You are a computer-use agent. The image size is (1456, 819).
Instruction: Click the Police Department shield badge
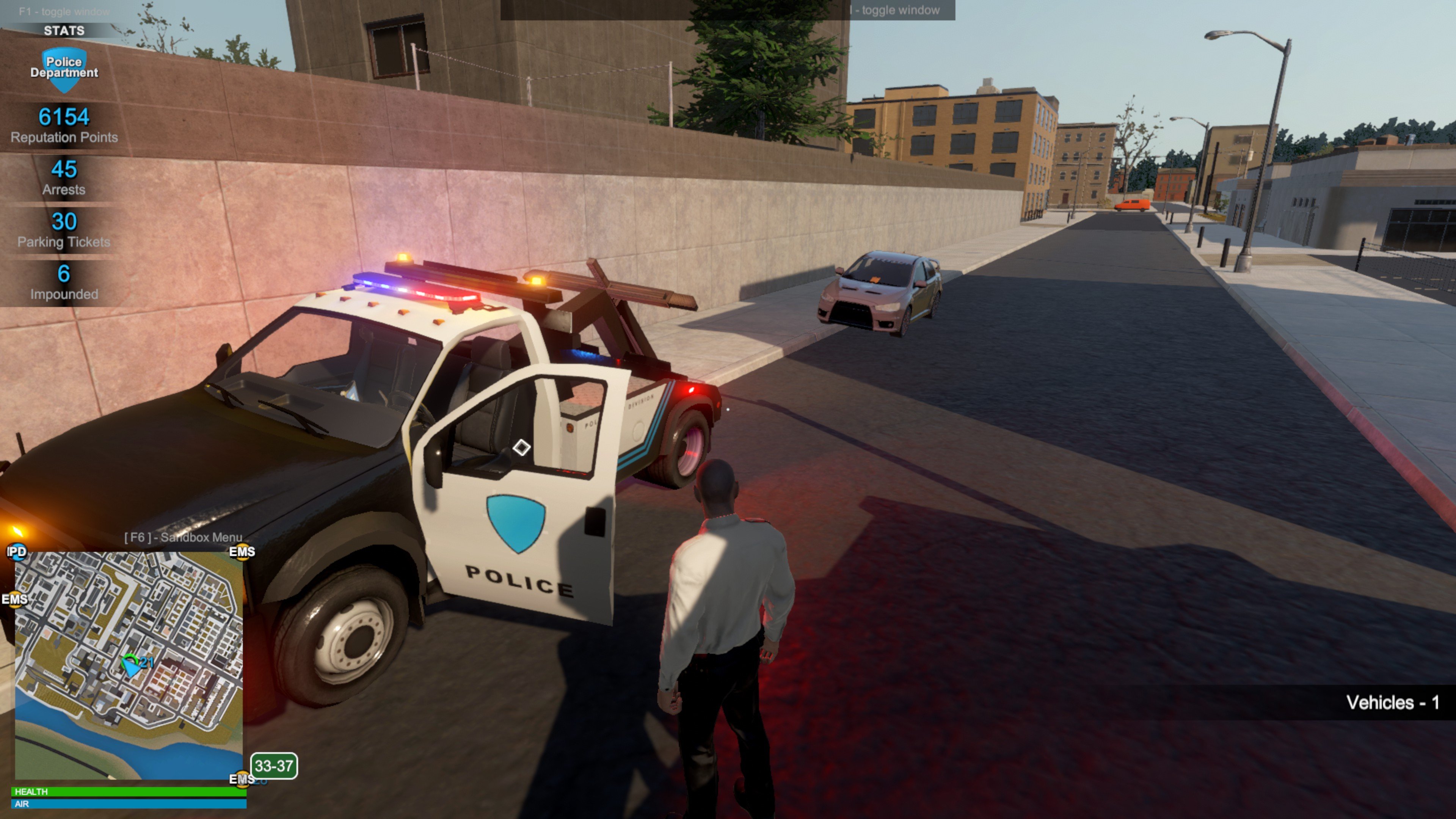coord(64,68)
